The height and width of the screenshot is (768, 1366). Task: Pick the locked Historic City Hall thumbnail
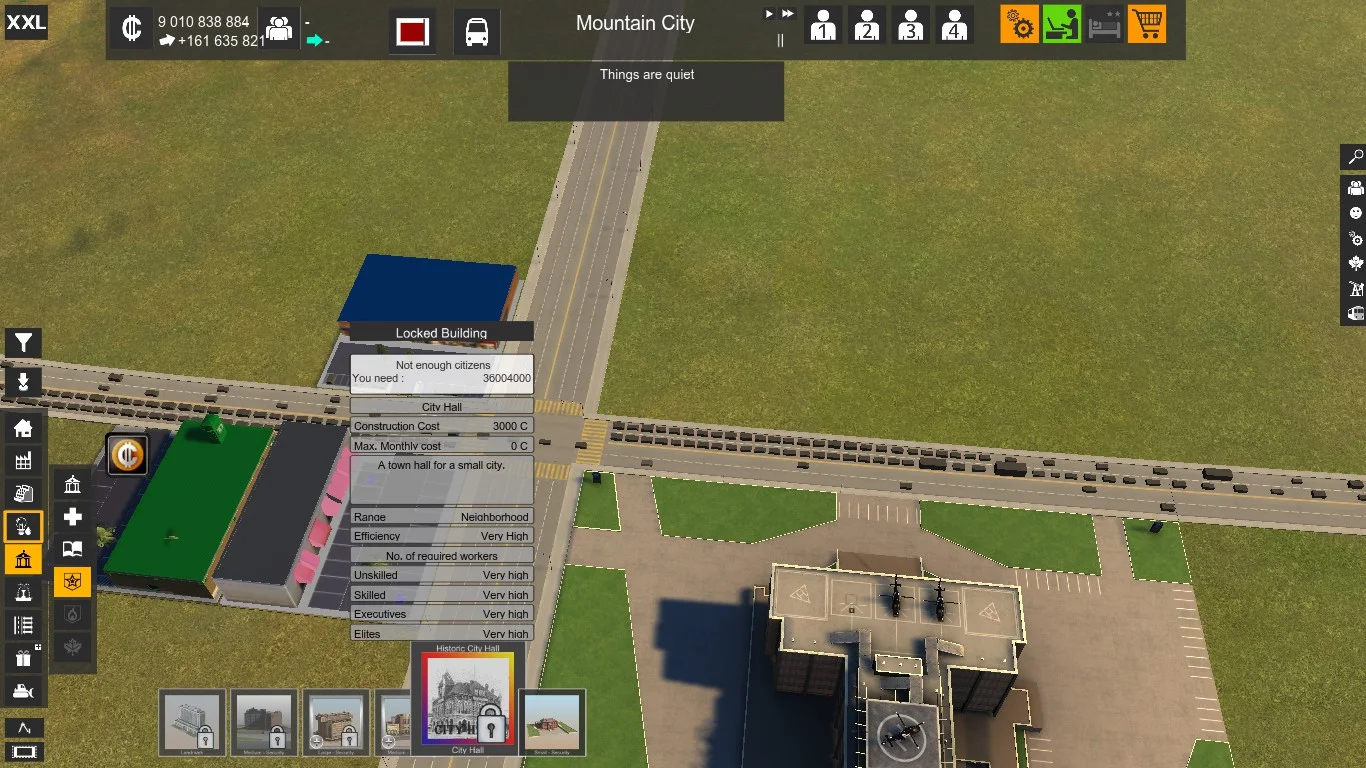click(x=467, y=698)
